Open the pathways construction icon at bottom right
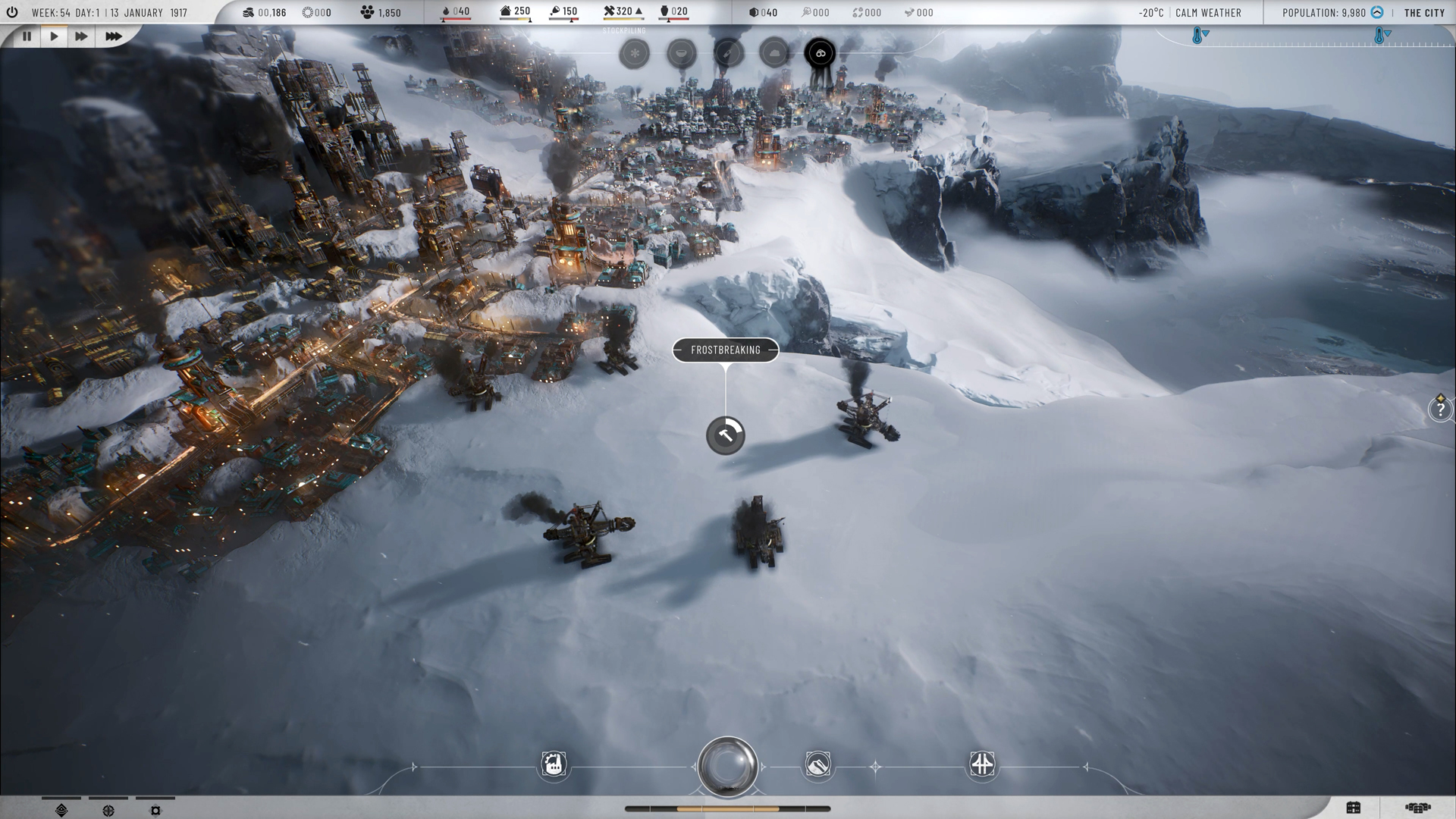 pyautogui.click(x=981, y=764)
